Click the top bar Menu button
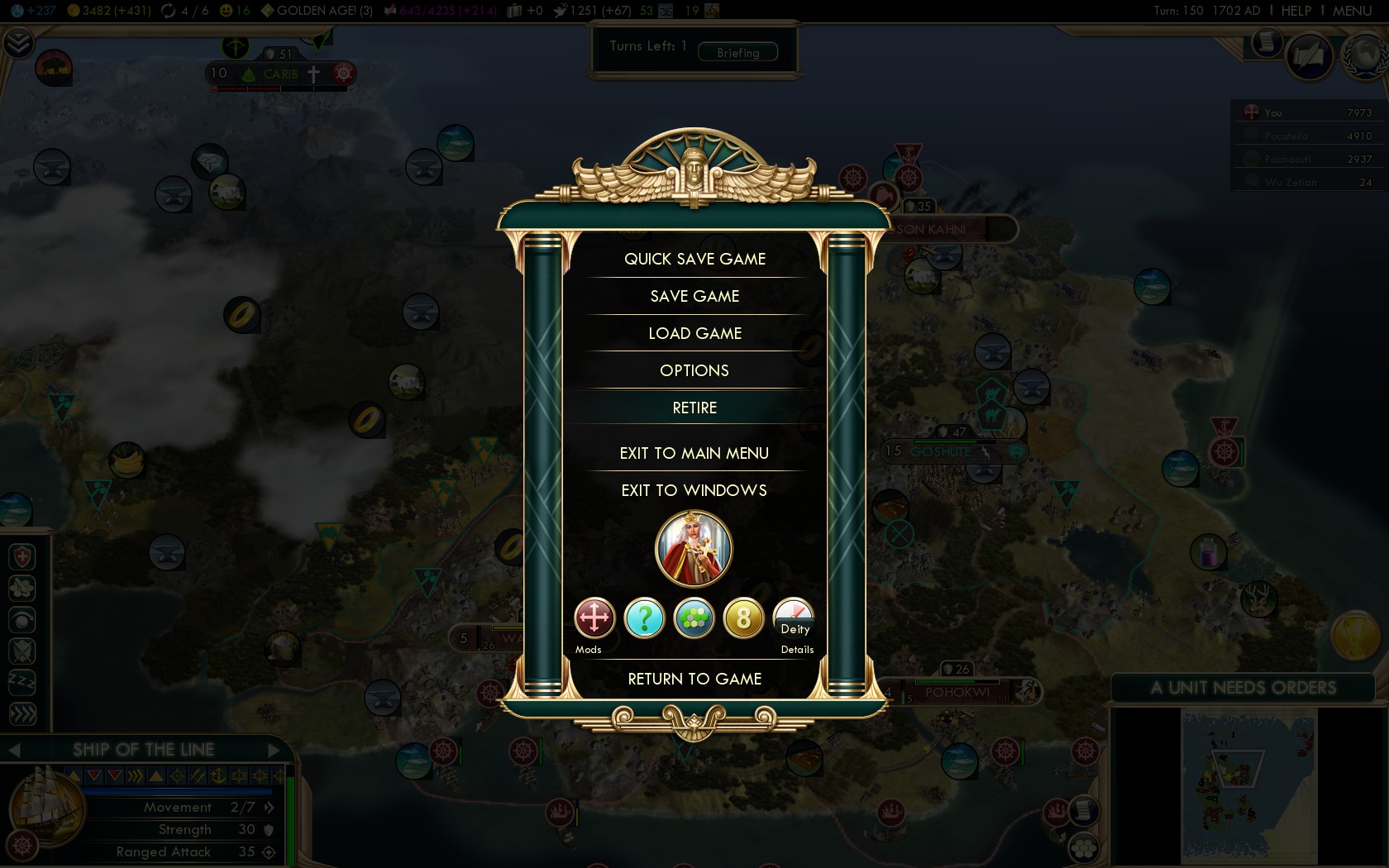The width and height of the screenshot is (1389, 868). [x=1352, y=11]
